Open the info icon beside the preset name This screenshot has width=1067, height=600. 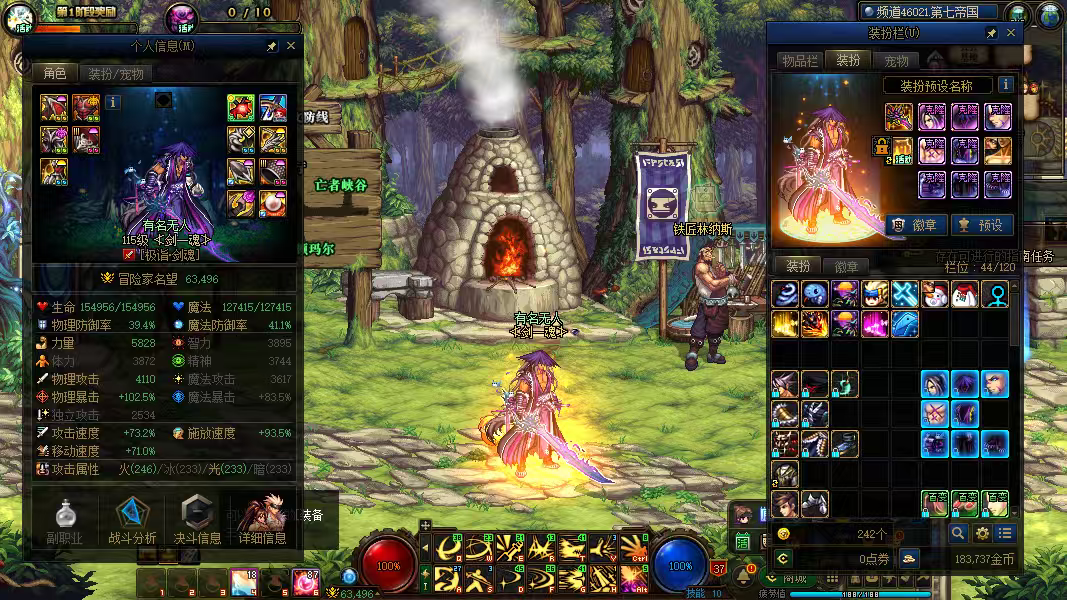pyautogui.click(x=1005, y=85)
